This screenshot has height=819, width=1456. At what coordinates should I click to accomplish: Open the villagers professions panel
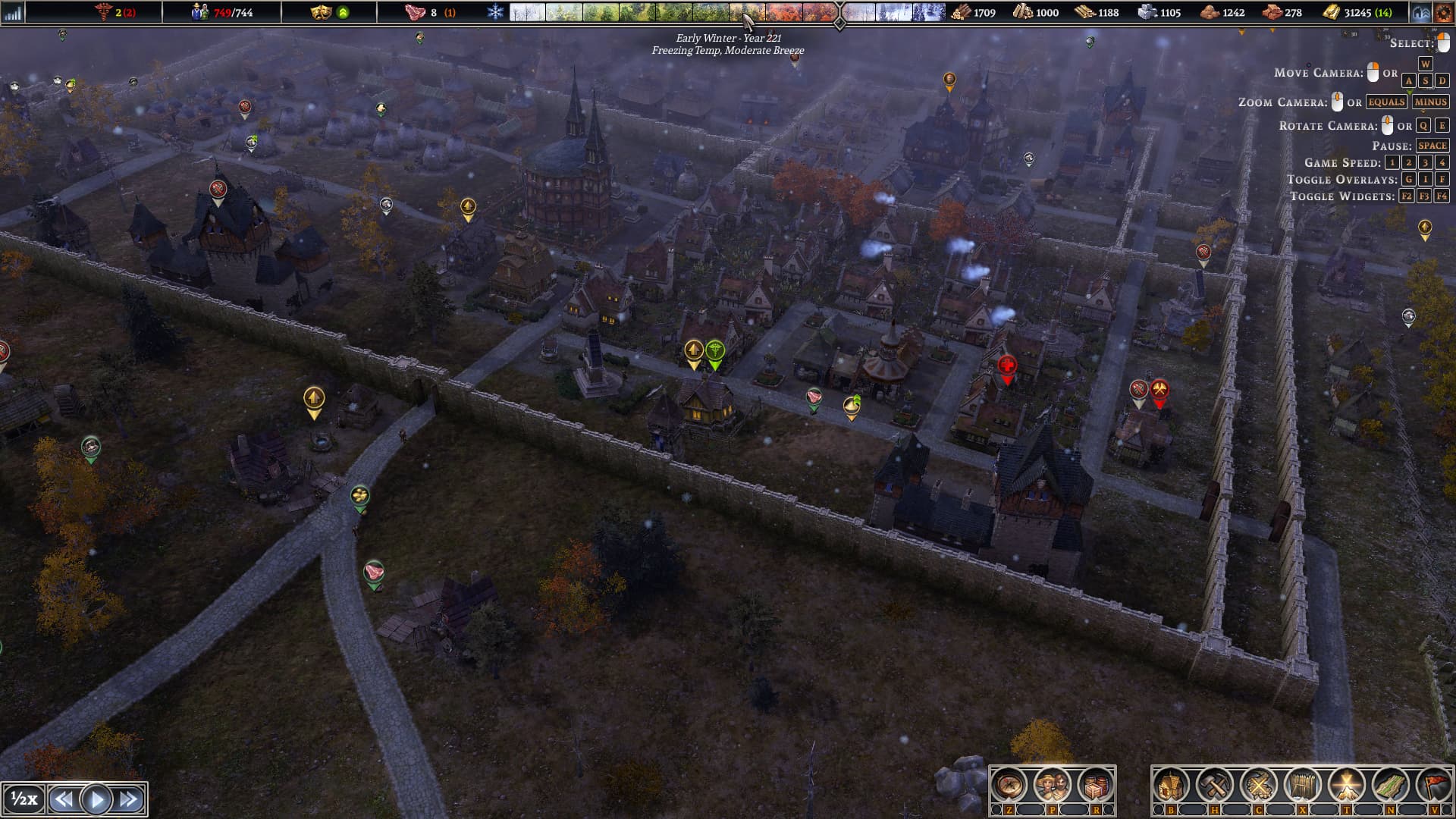click(1052, 786)
